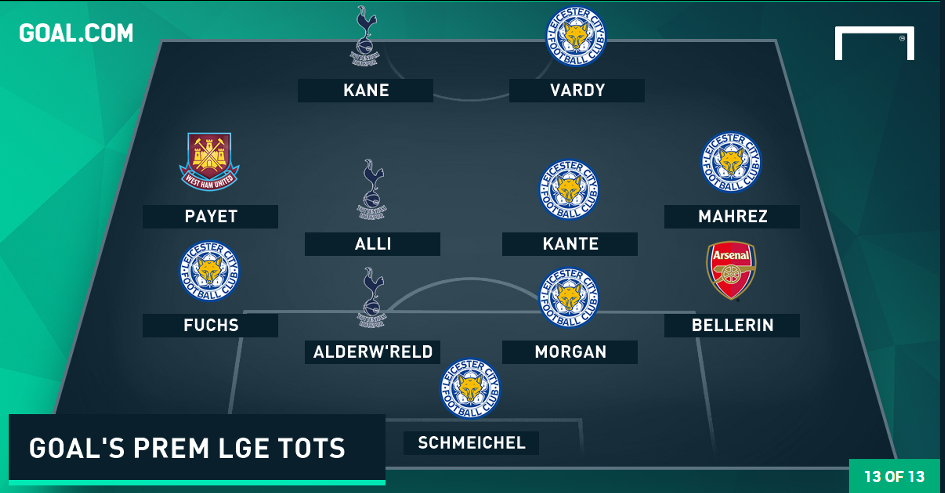Select the MORGAN name label
The height and width of the screenshot is (493, 945).
[x=570, y=352]
